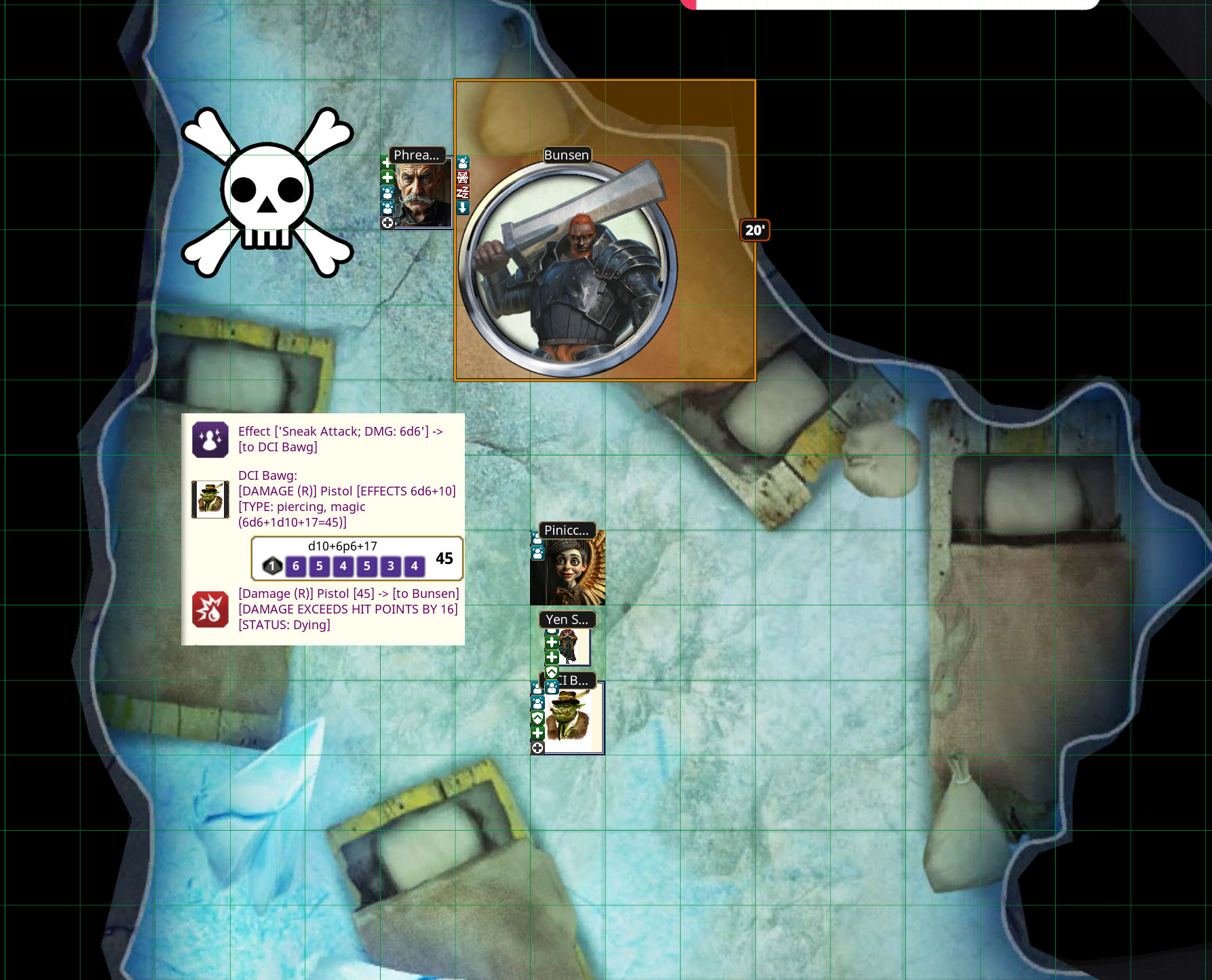Screen dimensions: 1212x980
Task: Toggle the gray plus marker under Phrea's portrait
Action: (388, 223)
